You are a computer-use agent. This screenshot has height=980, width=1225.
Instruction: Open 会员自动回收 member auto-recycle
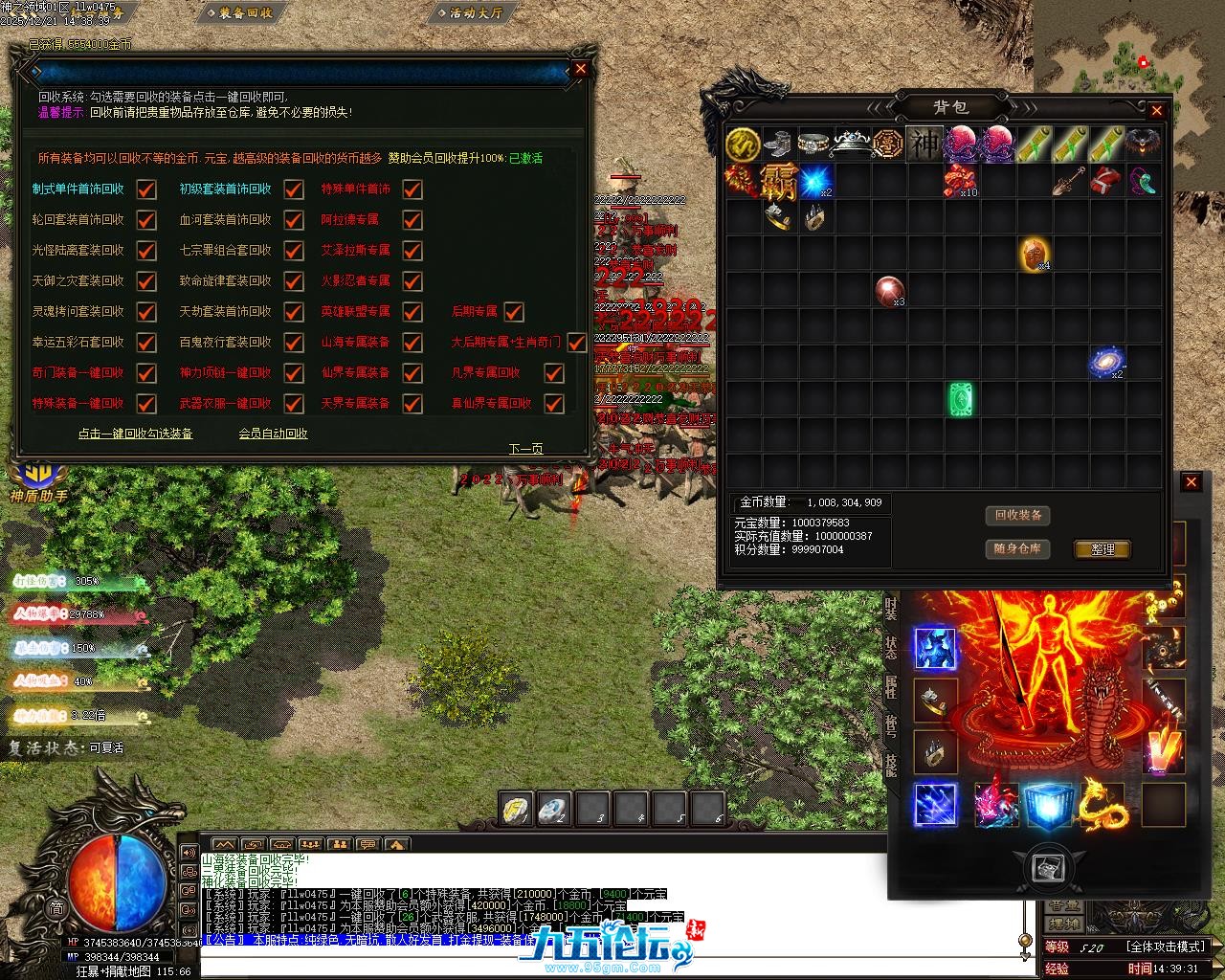[273, 434]
